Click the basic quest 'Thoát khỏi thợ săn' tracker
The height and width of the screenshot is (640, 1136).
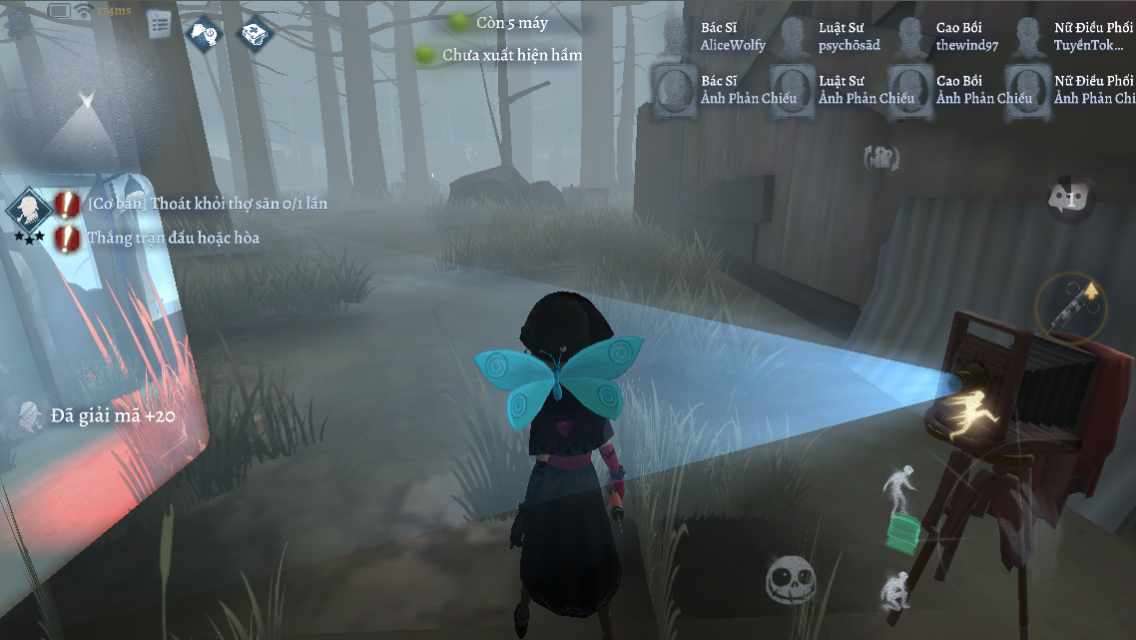(206, 203)
